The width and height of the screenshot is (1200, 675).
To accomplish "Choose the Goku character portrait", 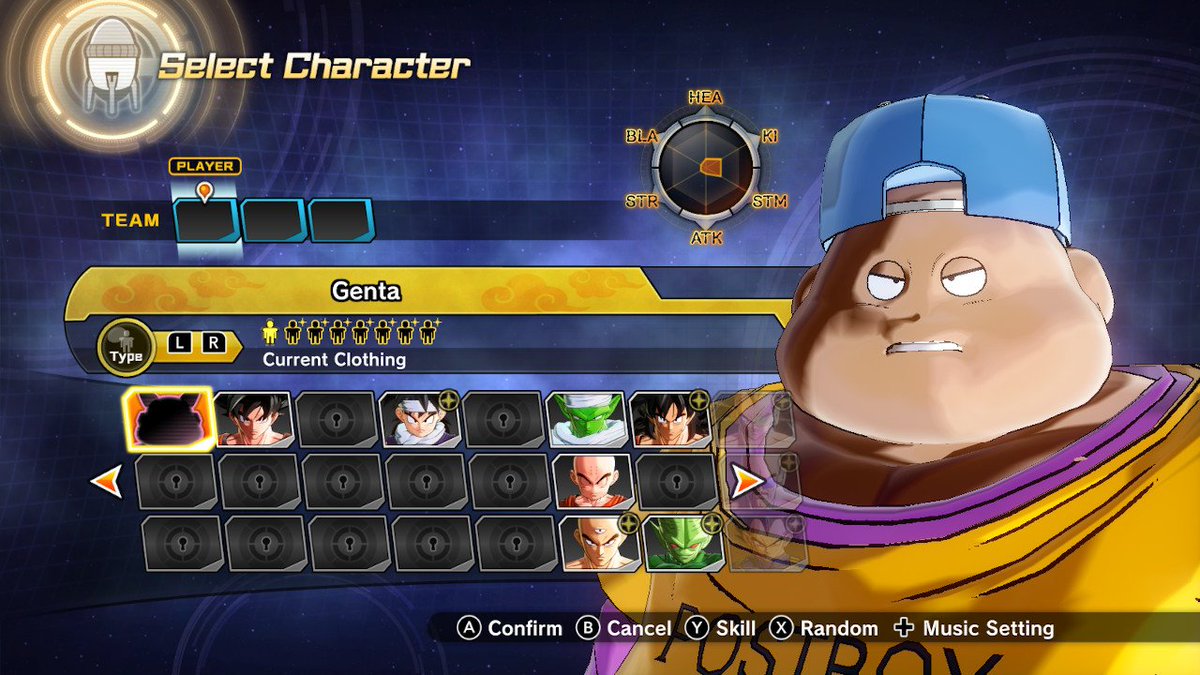I will tap(254, 419).
